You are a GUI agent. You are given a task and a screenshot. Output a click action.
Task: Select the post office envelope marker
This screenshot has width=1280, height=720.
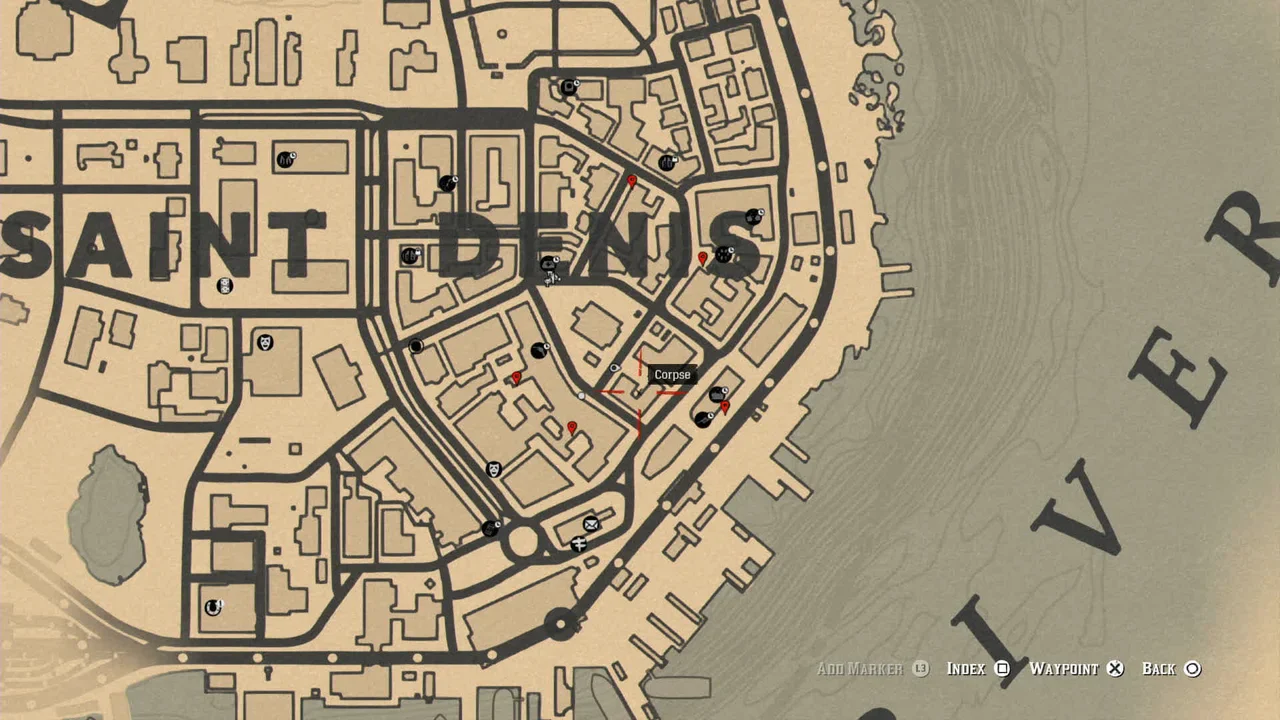tap(591, 524)
